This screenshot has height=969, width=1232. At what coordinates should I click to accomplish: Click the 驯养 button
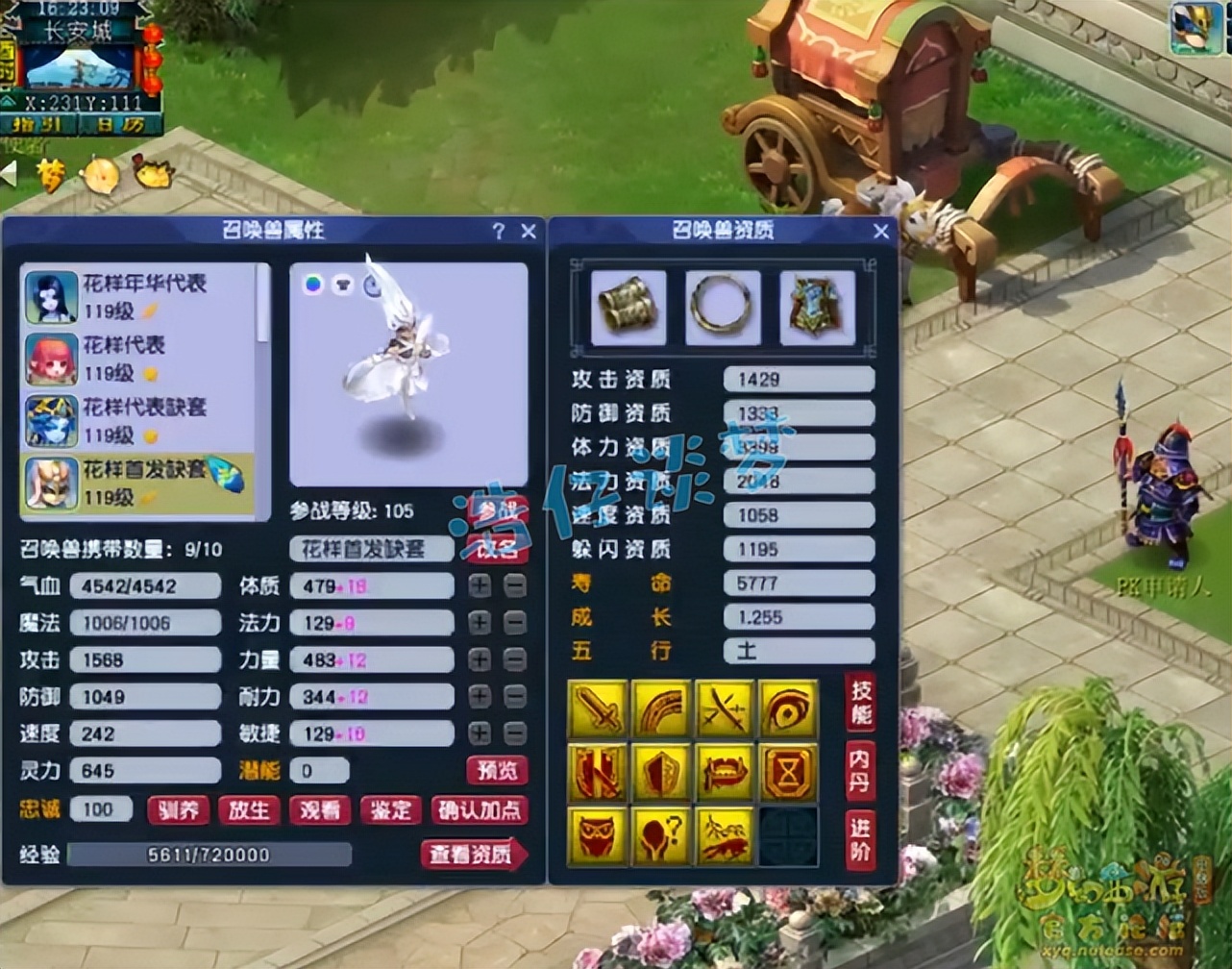179,810
